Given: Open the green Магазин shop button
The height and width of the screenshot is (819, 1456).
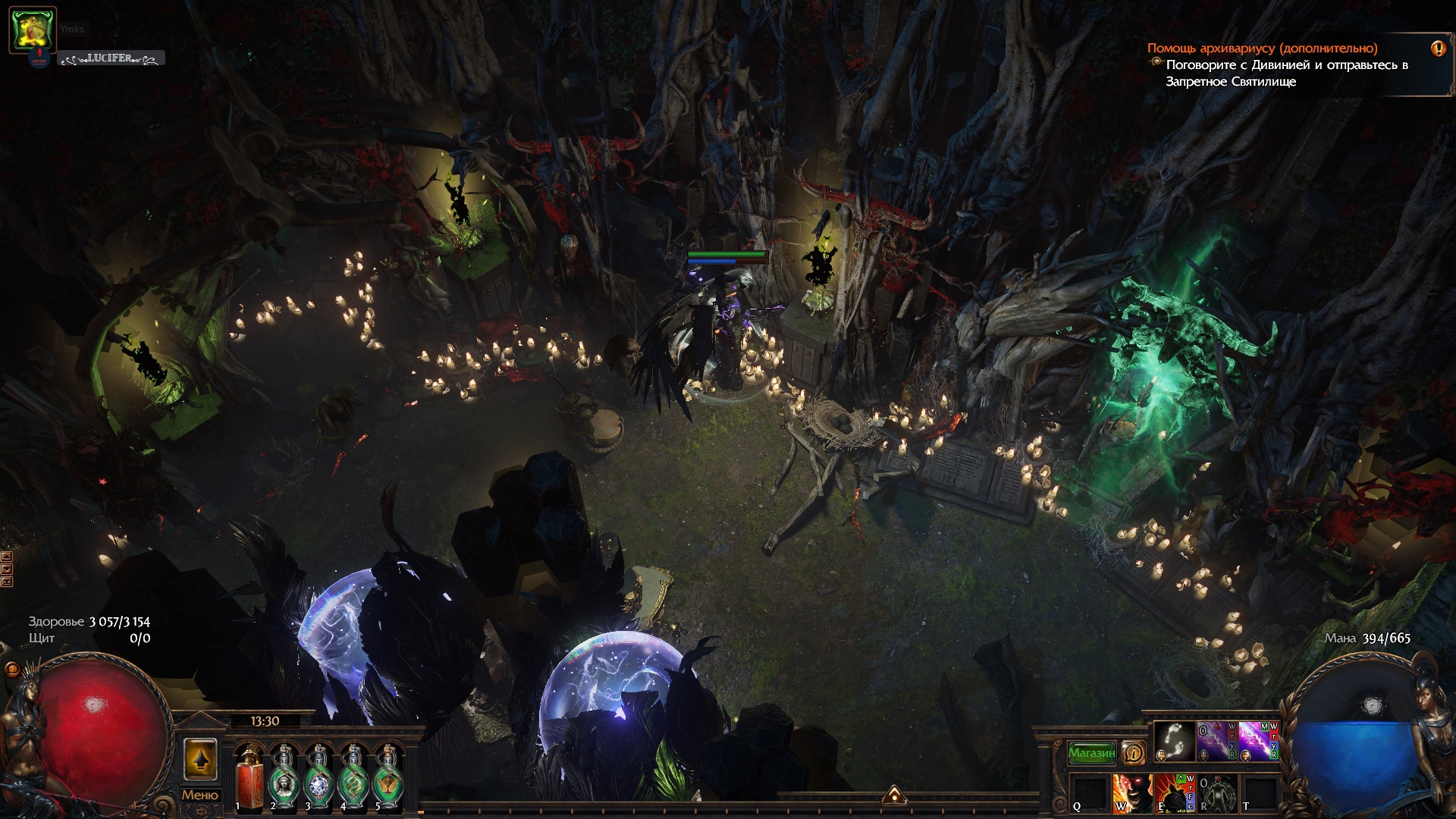Looking at the screenshot, I should point(1091,753).
